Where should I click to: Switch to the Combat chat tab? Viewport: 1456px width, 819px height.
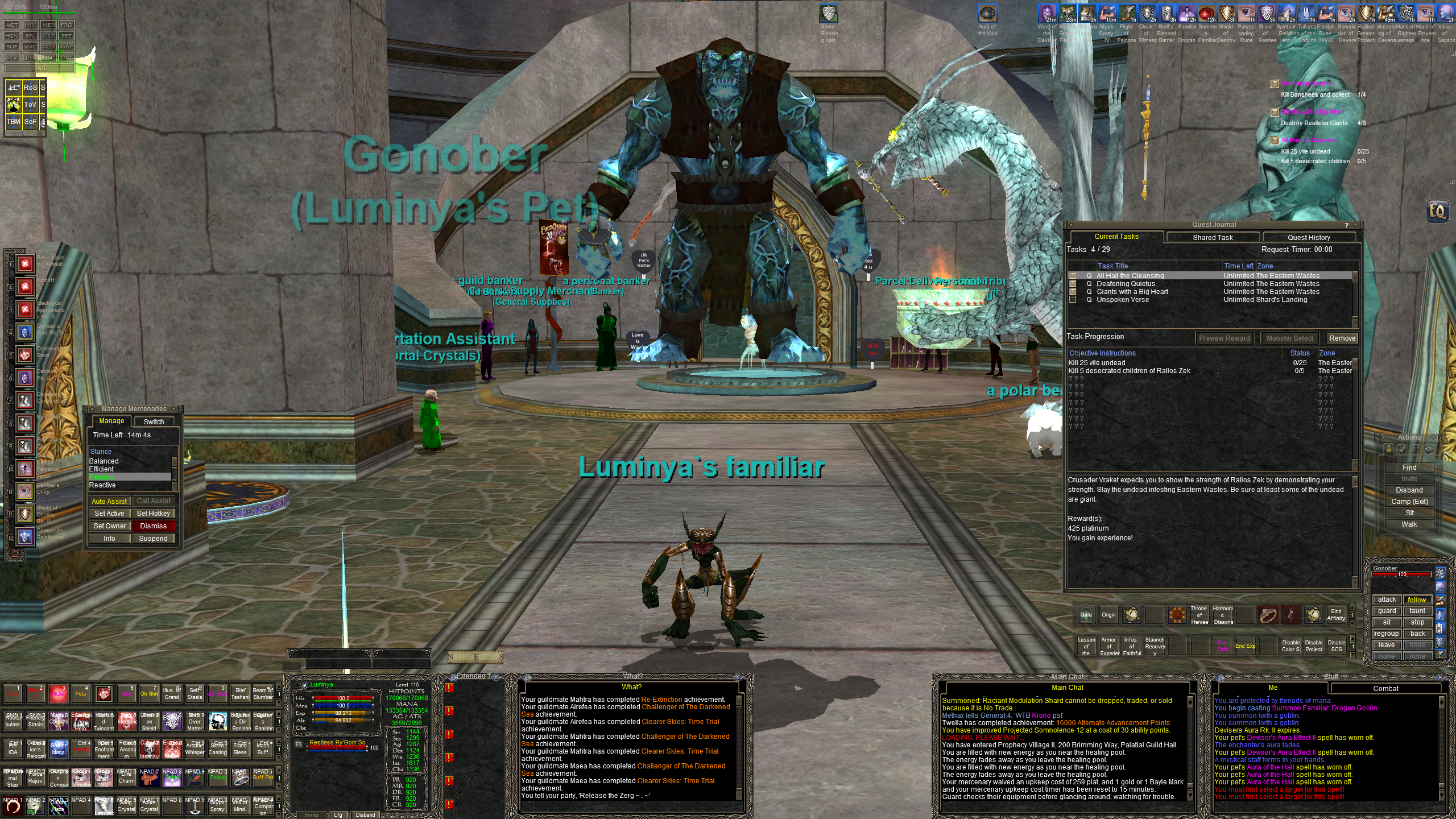click(x=1385, y=688)
